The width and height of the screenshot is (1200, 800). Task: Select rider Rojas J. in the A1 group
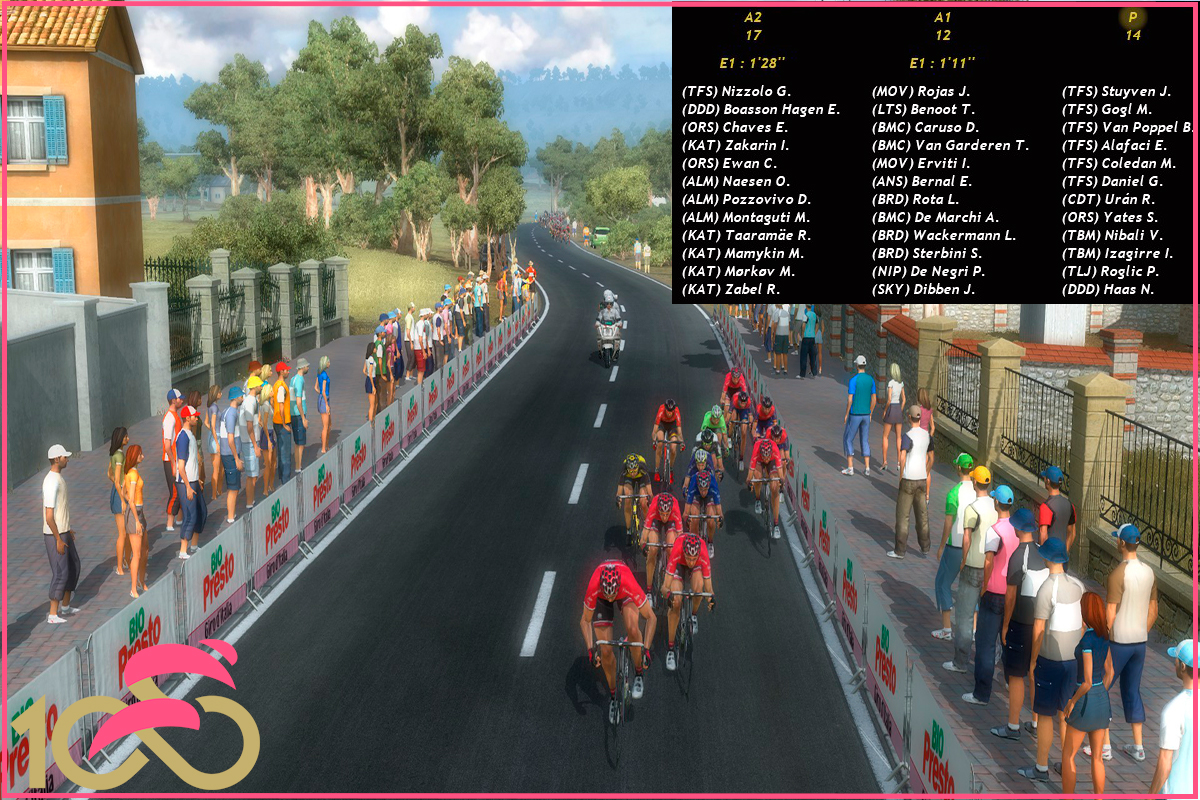(x=921, y=91)
